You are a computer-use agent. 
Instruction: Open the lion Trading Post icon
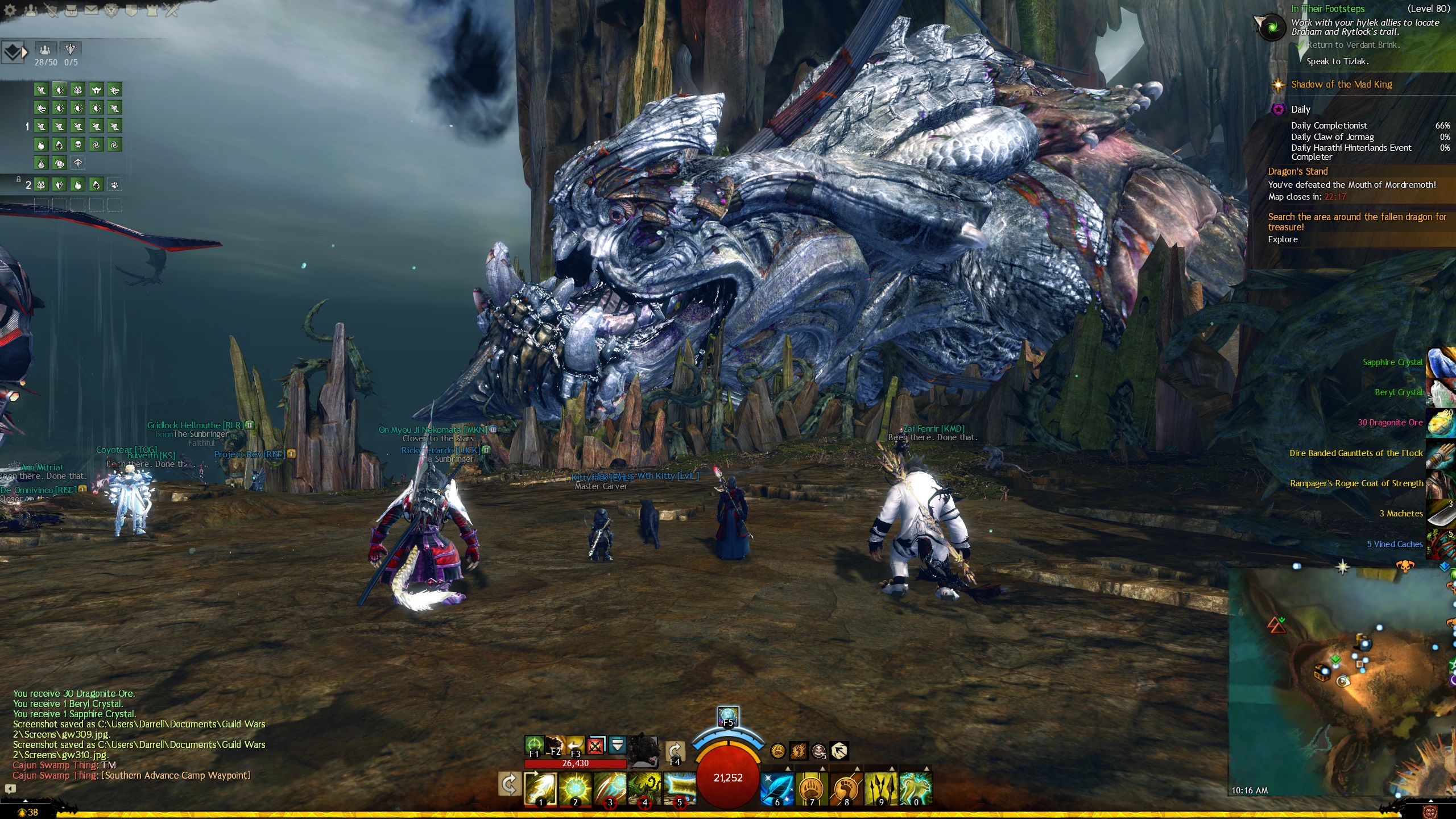click(111, 10)
